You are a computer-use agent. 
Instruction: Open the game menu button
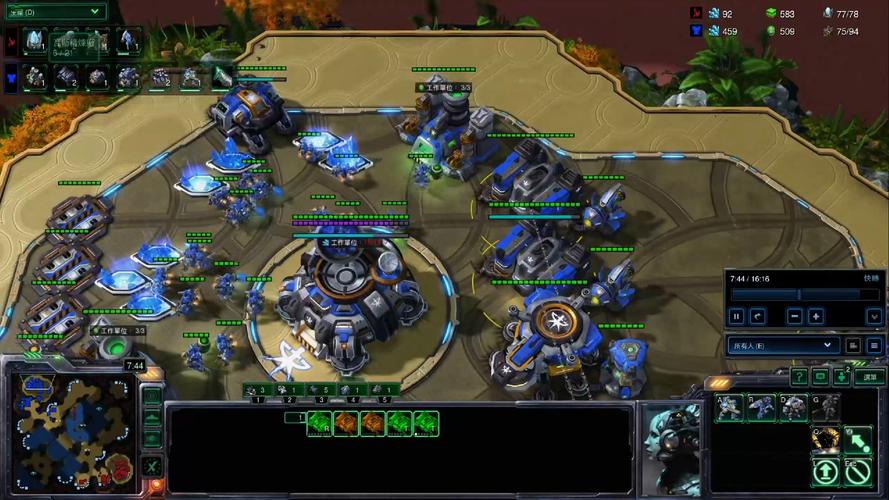[x=871, y=376]
